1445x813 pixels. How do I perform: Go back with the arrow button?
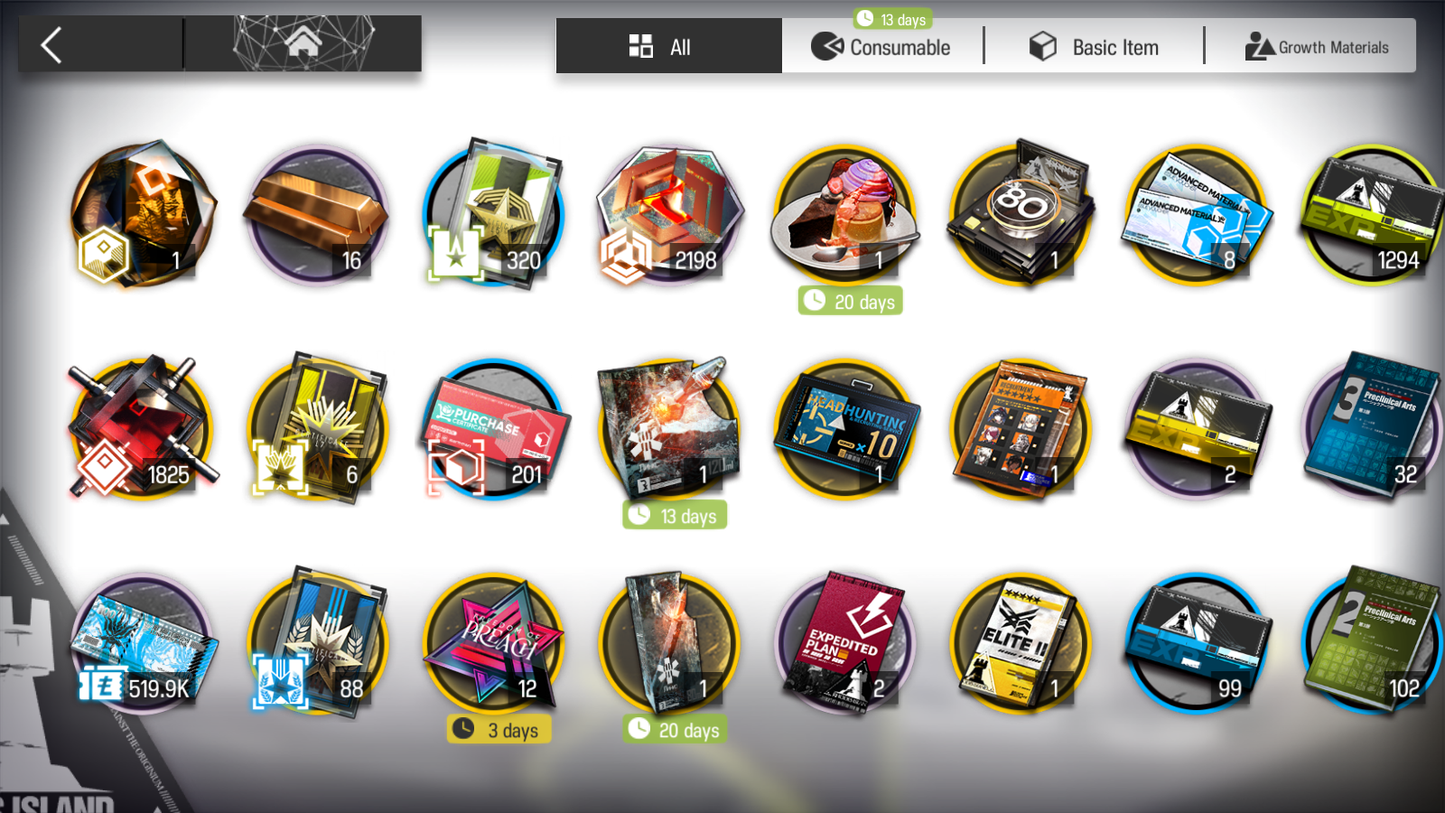click(52, 45)
